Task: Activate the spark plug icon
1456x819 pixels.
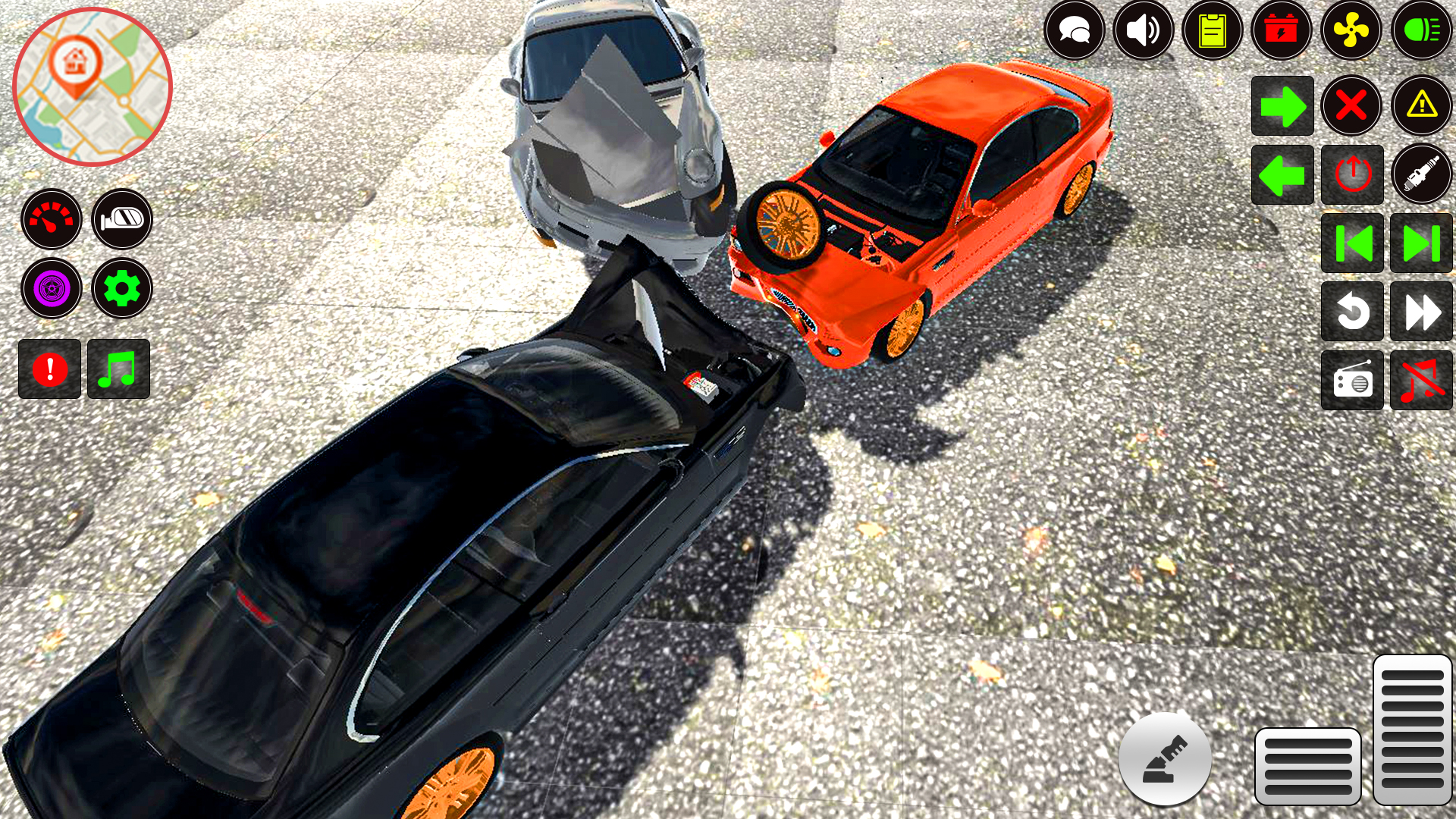Action: click(x=1420, y=174)
